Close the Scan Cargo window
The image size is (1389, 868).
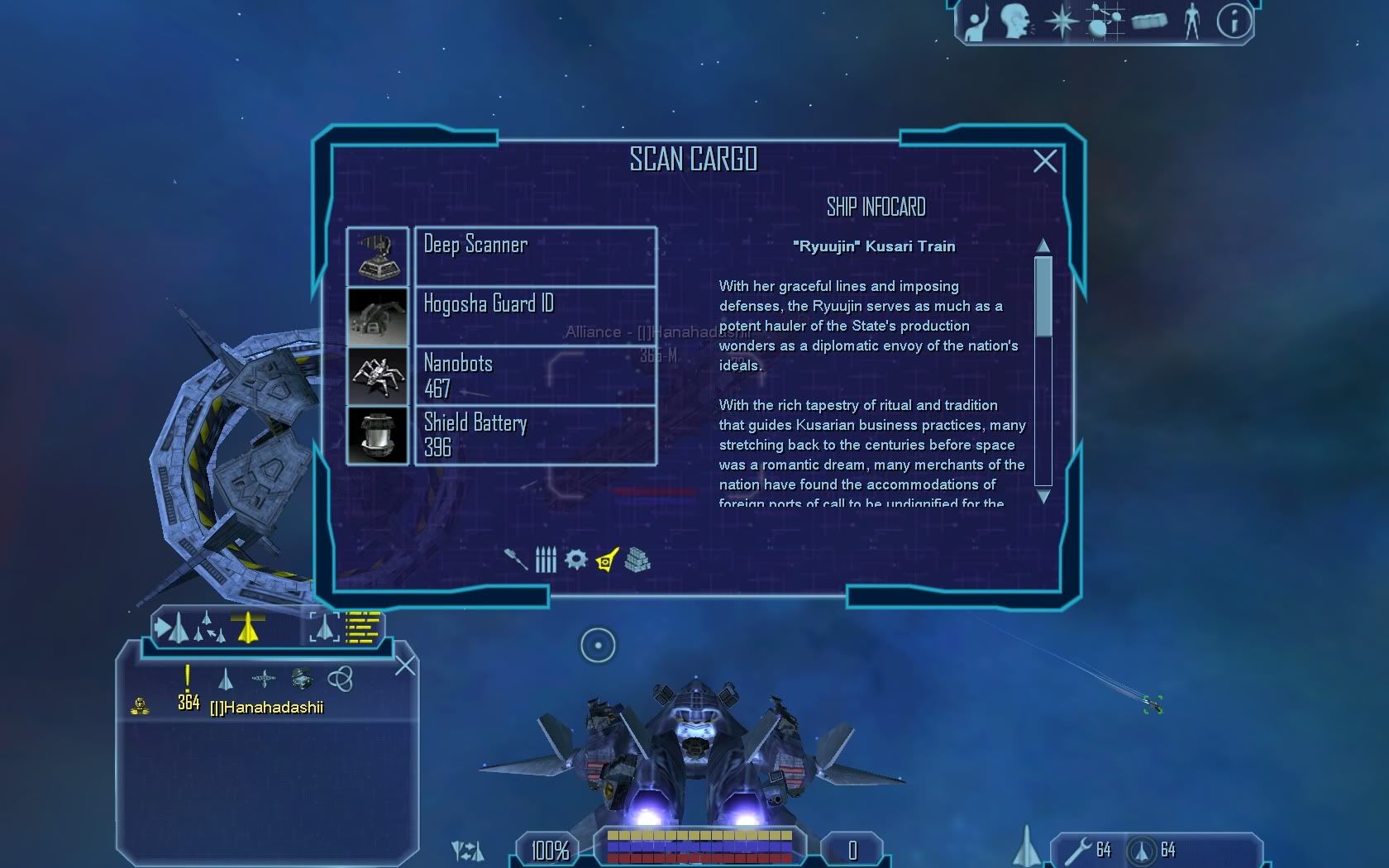(1045, 161)
